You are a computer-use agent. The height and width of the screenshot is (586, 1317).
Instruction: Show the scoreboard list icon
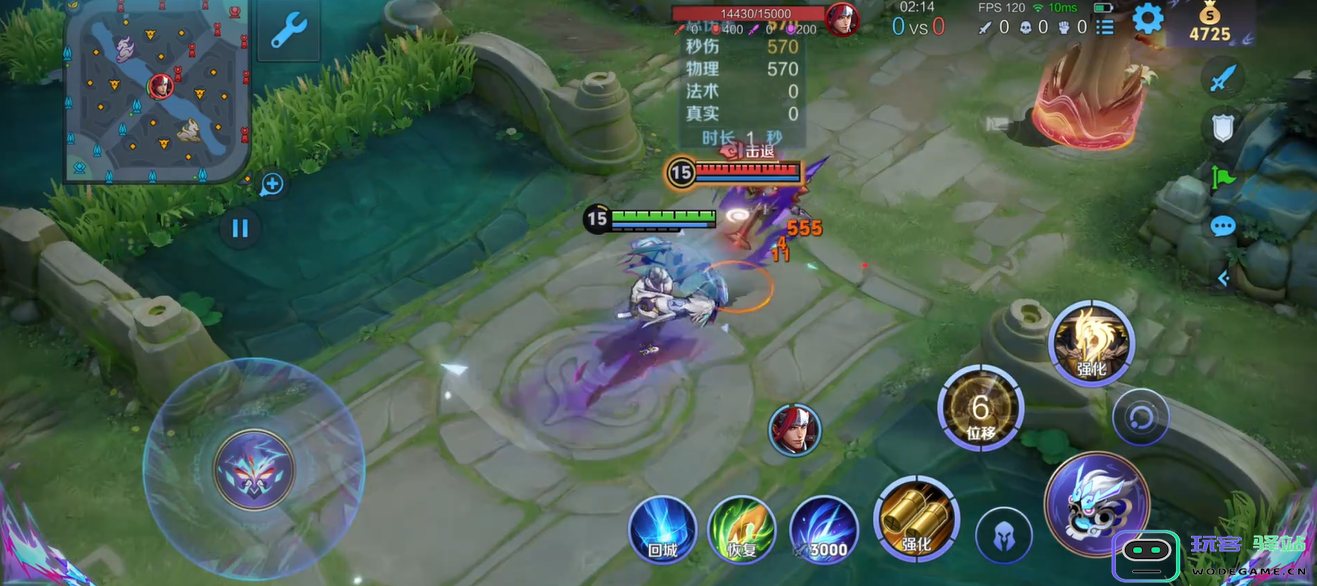point(1105,28)
